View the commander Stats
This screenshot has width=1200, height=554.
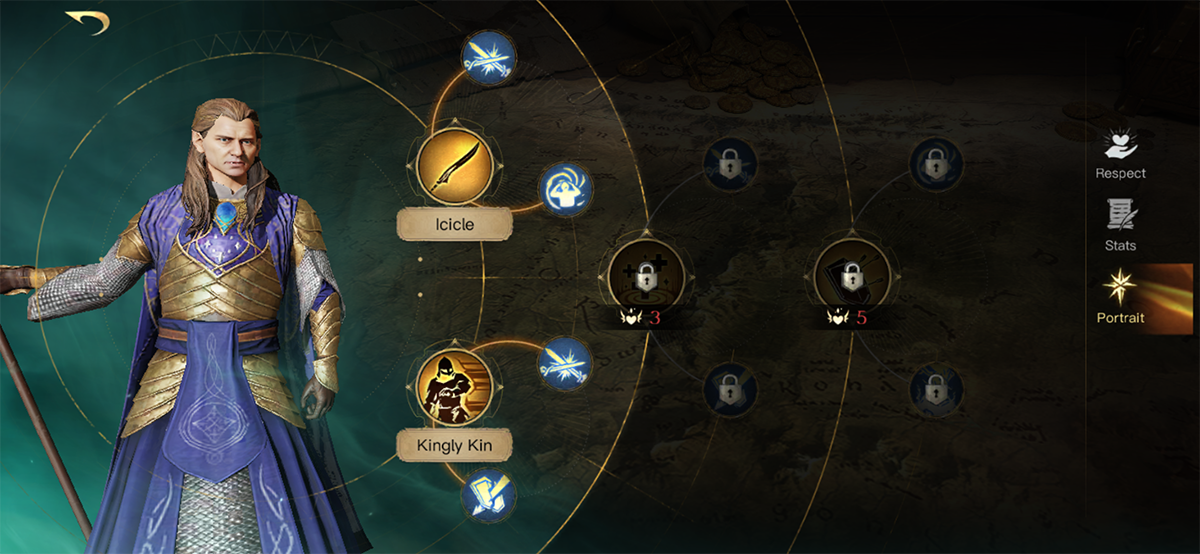click(1120, 225)
